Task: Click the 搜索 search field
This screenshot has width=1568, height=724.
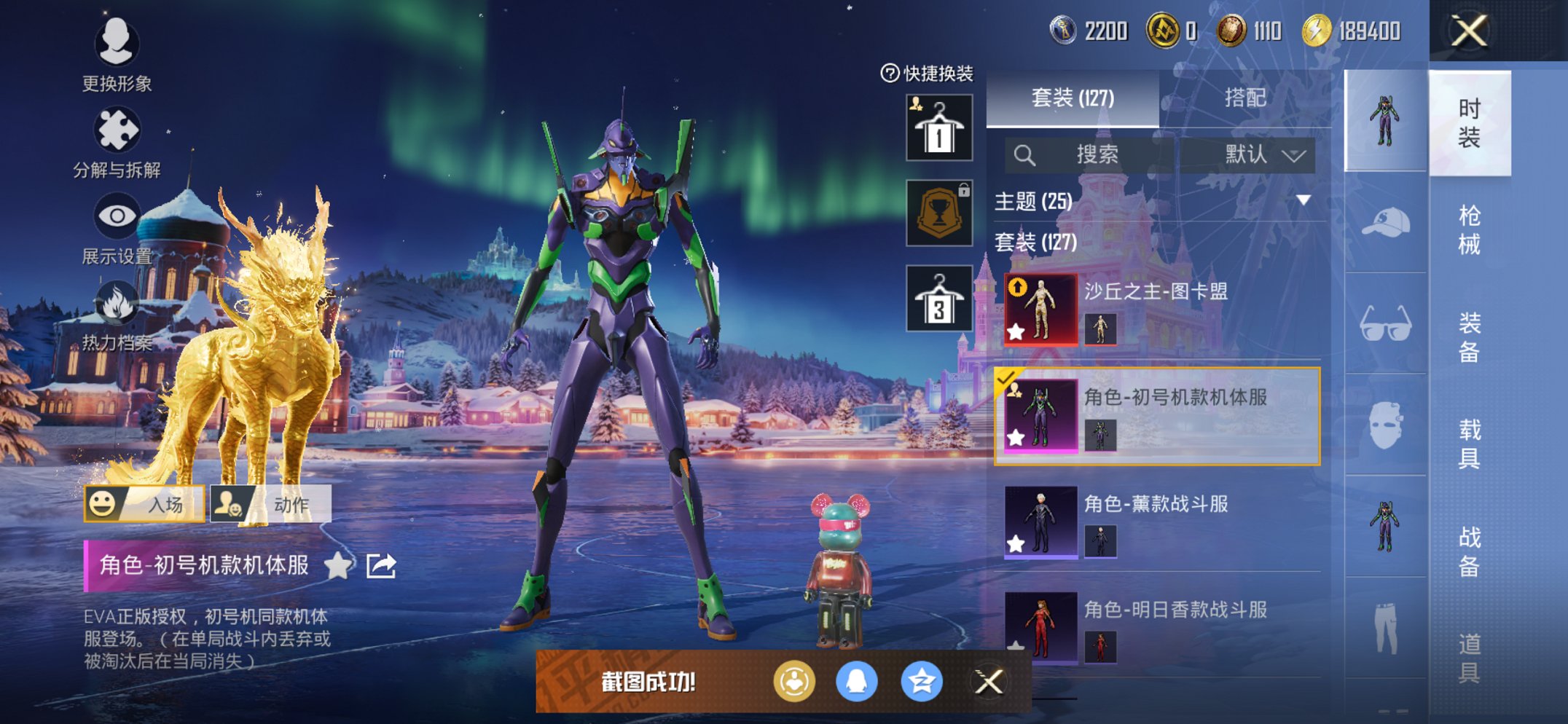Action: tap(1093, 154)
